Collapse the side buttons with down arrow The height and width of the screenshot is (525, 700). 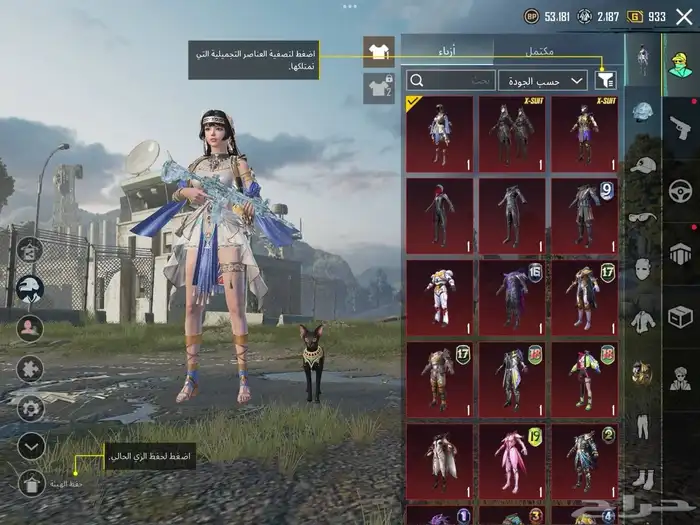[31, 446]
